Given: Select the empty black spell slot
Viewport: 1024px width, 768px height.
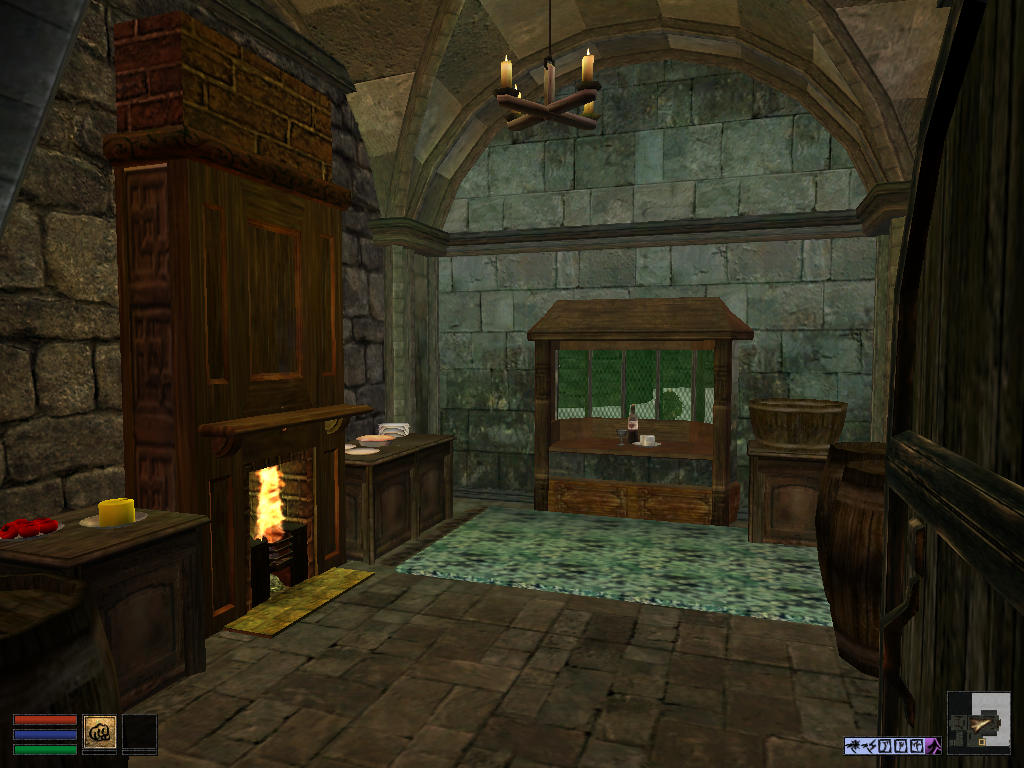Looking at the screenshot, I should click(x=139, y=733).
